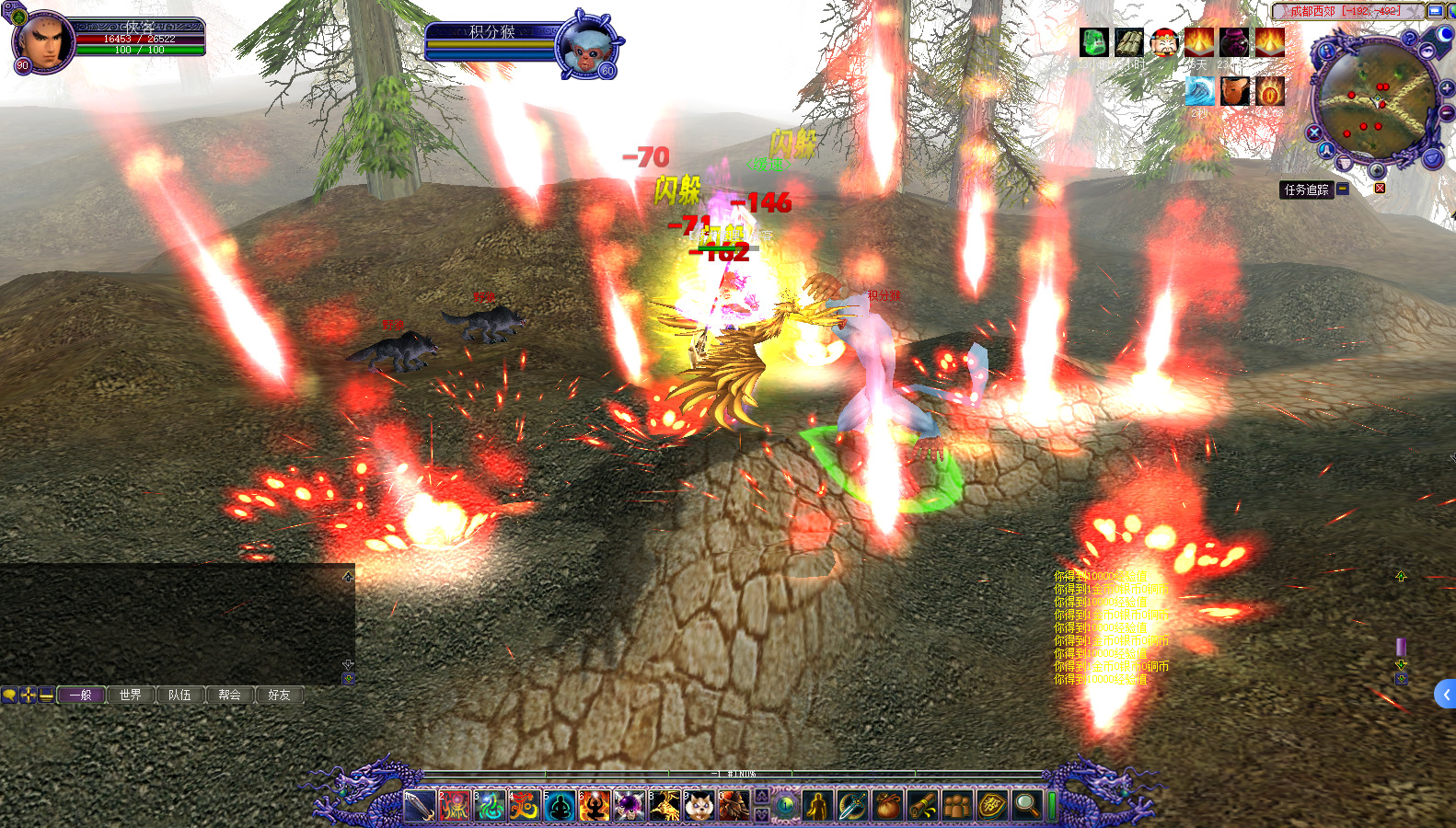Minimize the 任务追踪 quest tracker
This screenshot has width=1456, height=828.
pos(1343,189)
